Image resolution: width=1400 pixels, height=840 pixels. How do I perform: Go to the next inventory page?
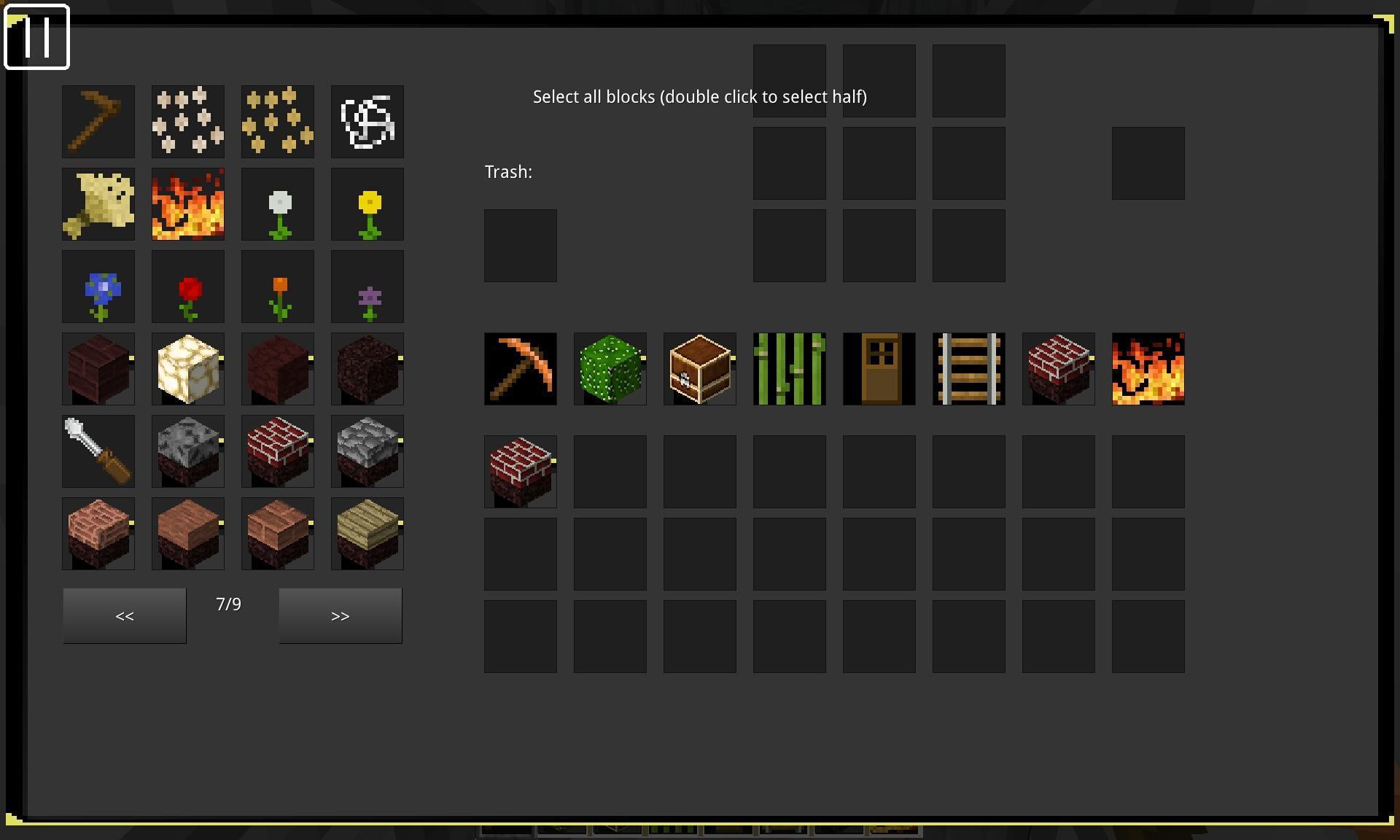coord(340,615)
